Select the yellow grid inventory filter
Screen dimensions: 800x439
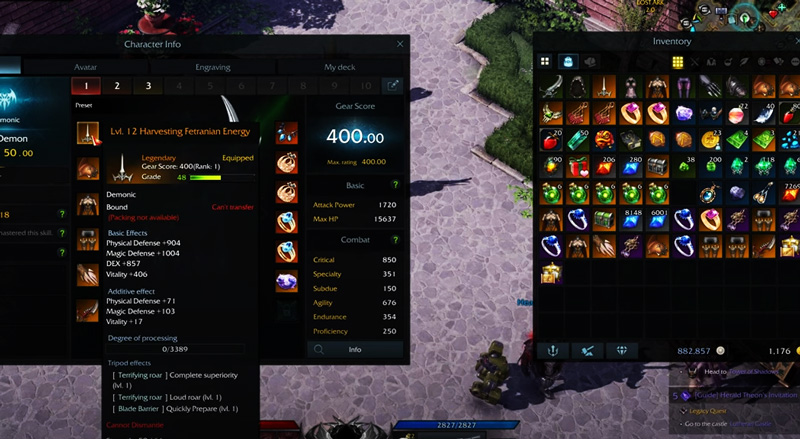point(677,62)
